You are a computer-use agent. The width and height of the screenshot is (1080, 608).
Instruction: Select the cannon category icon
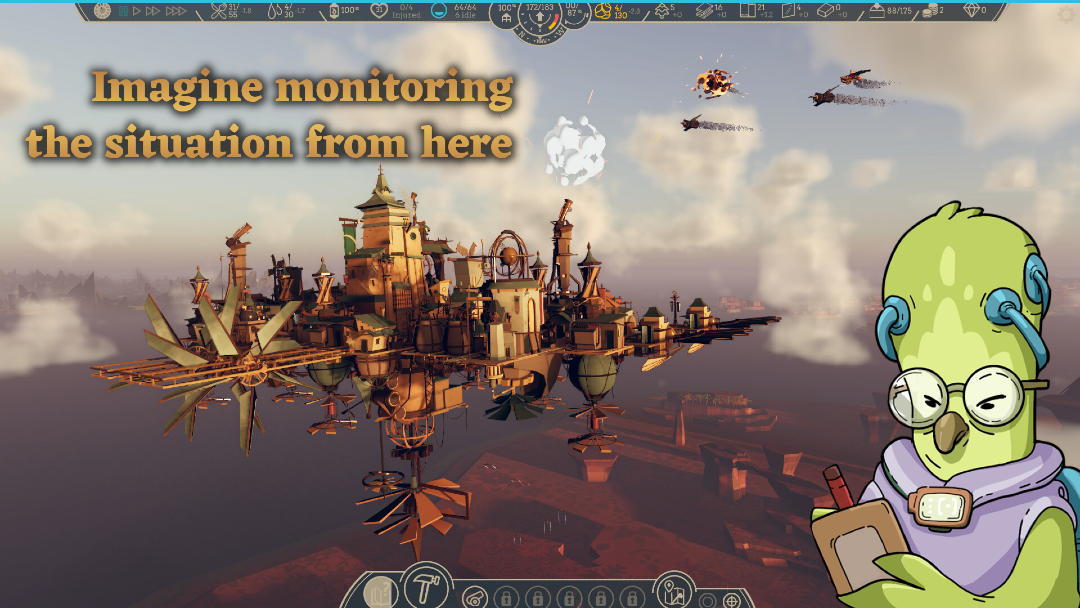475,598
